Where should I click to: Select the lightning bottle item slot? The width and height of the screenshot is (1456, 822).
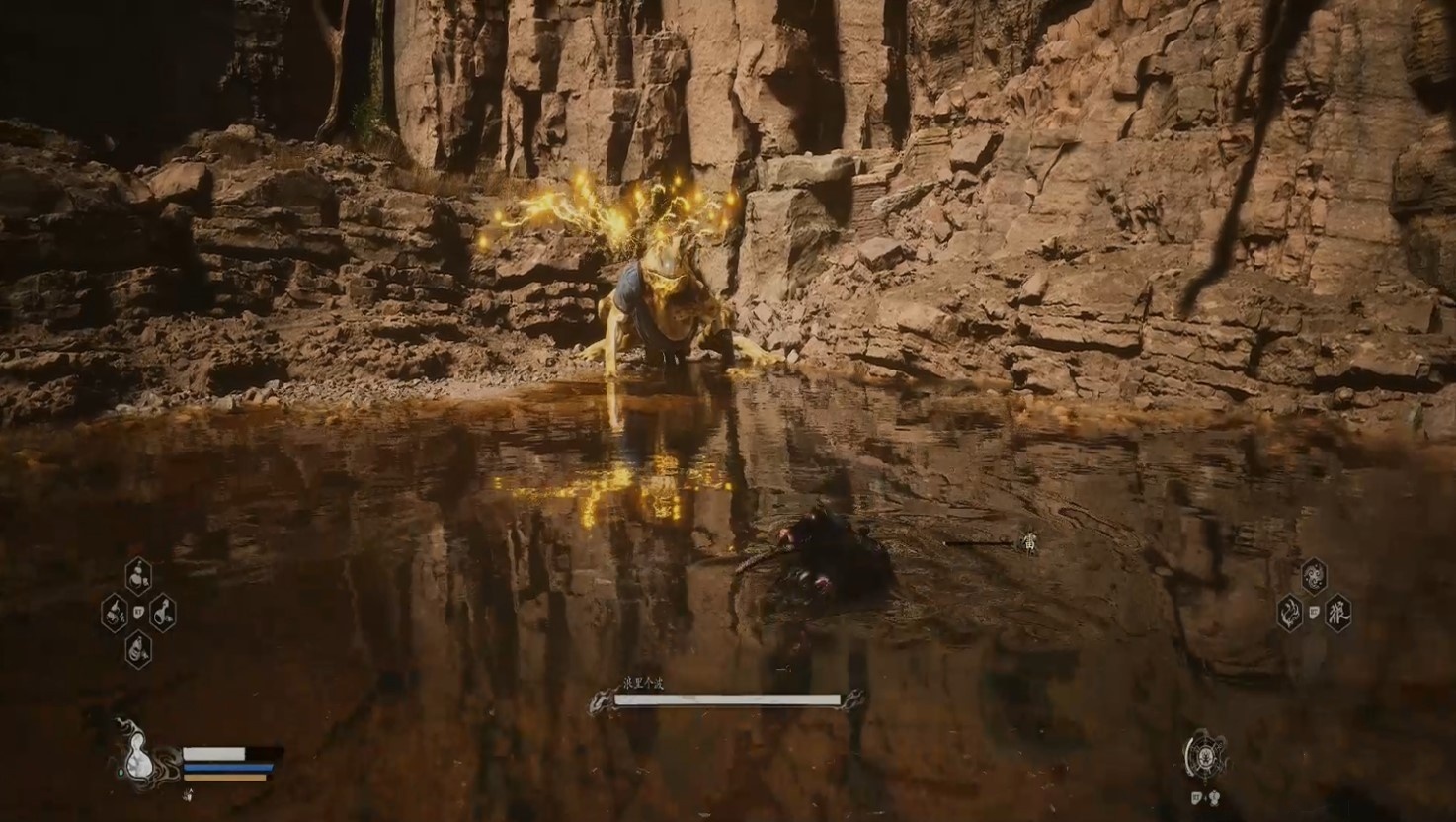pyautogui.click(x=115, y=614)
